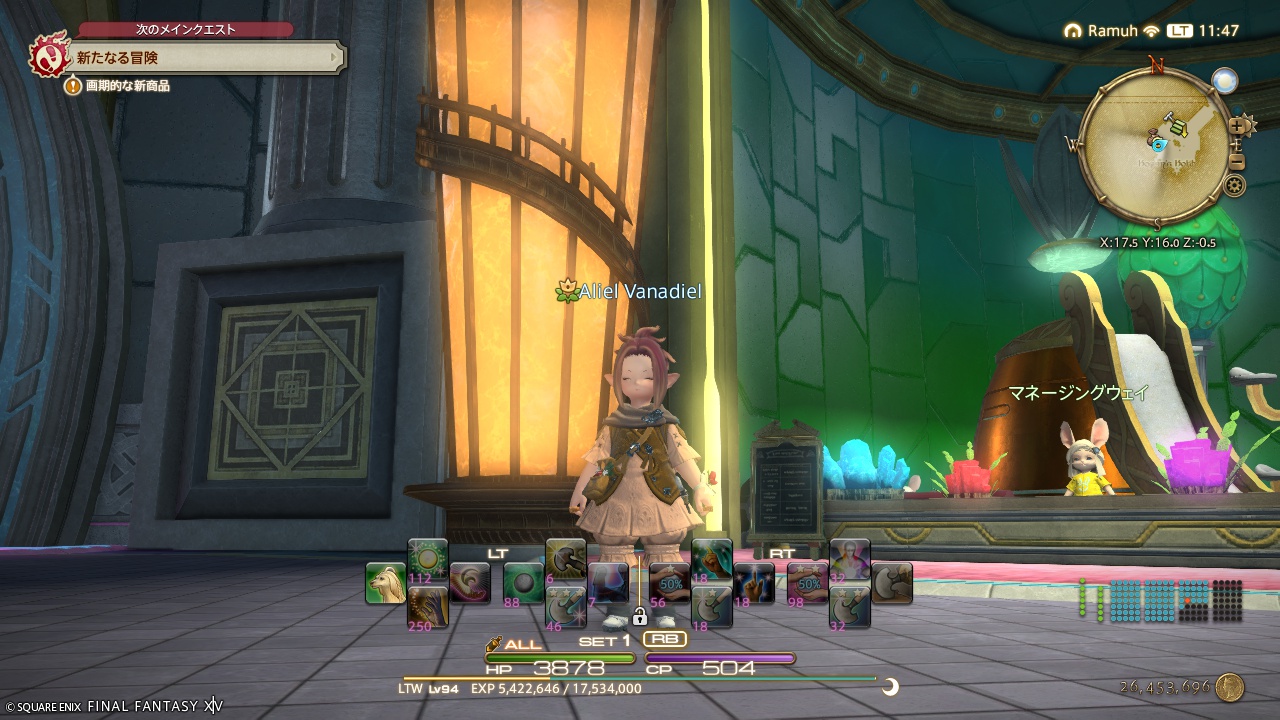Click the quill icon next to the ALL label
The height and width of the screenshot is (720, 1280).
point(493,643)
